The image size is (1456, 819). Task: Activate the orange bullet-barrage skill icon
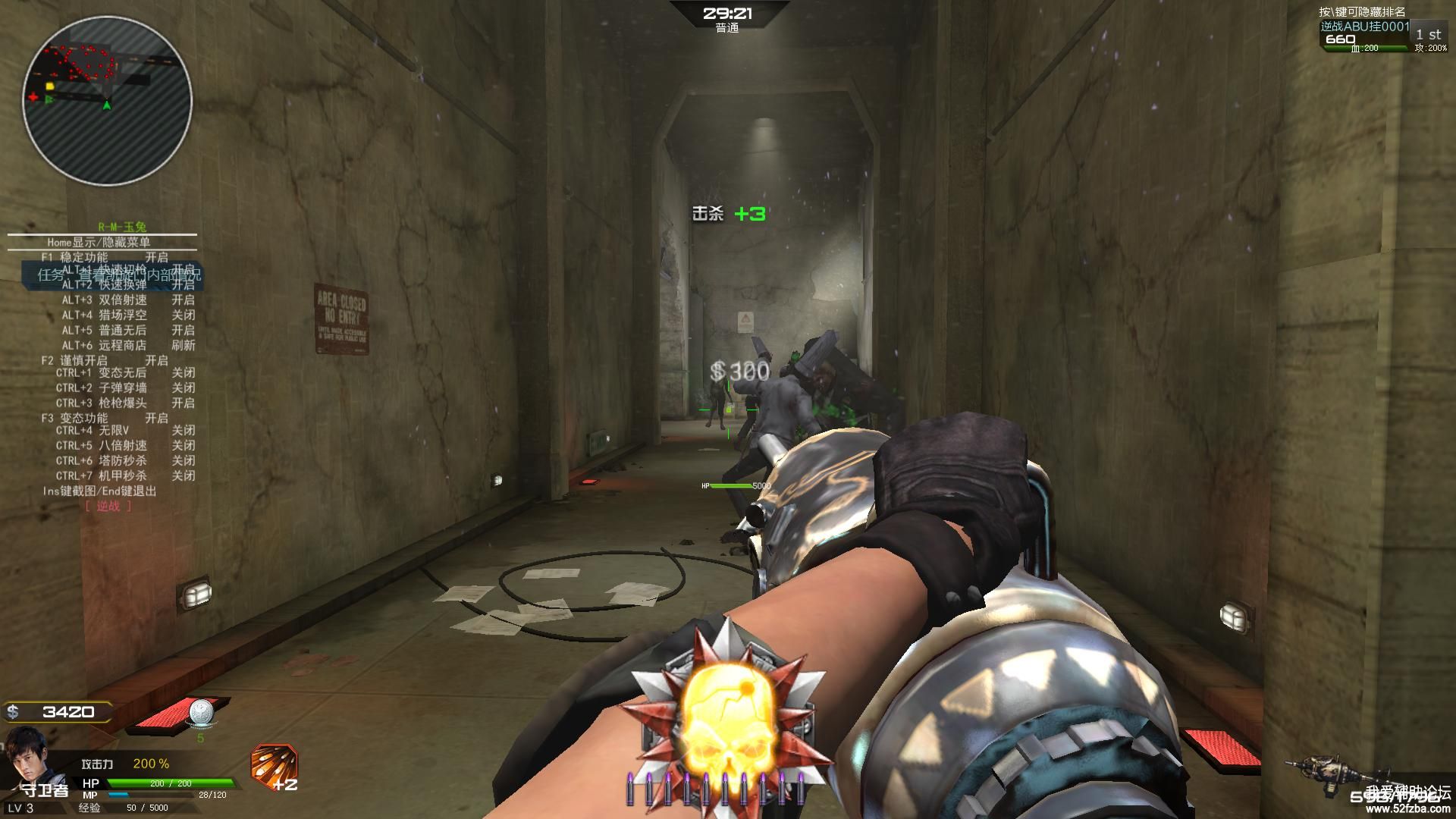274,764
